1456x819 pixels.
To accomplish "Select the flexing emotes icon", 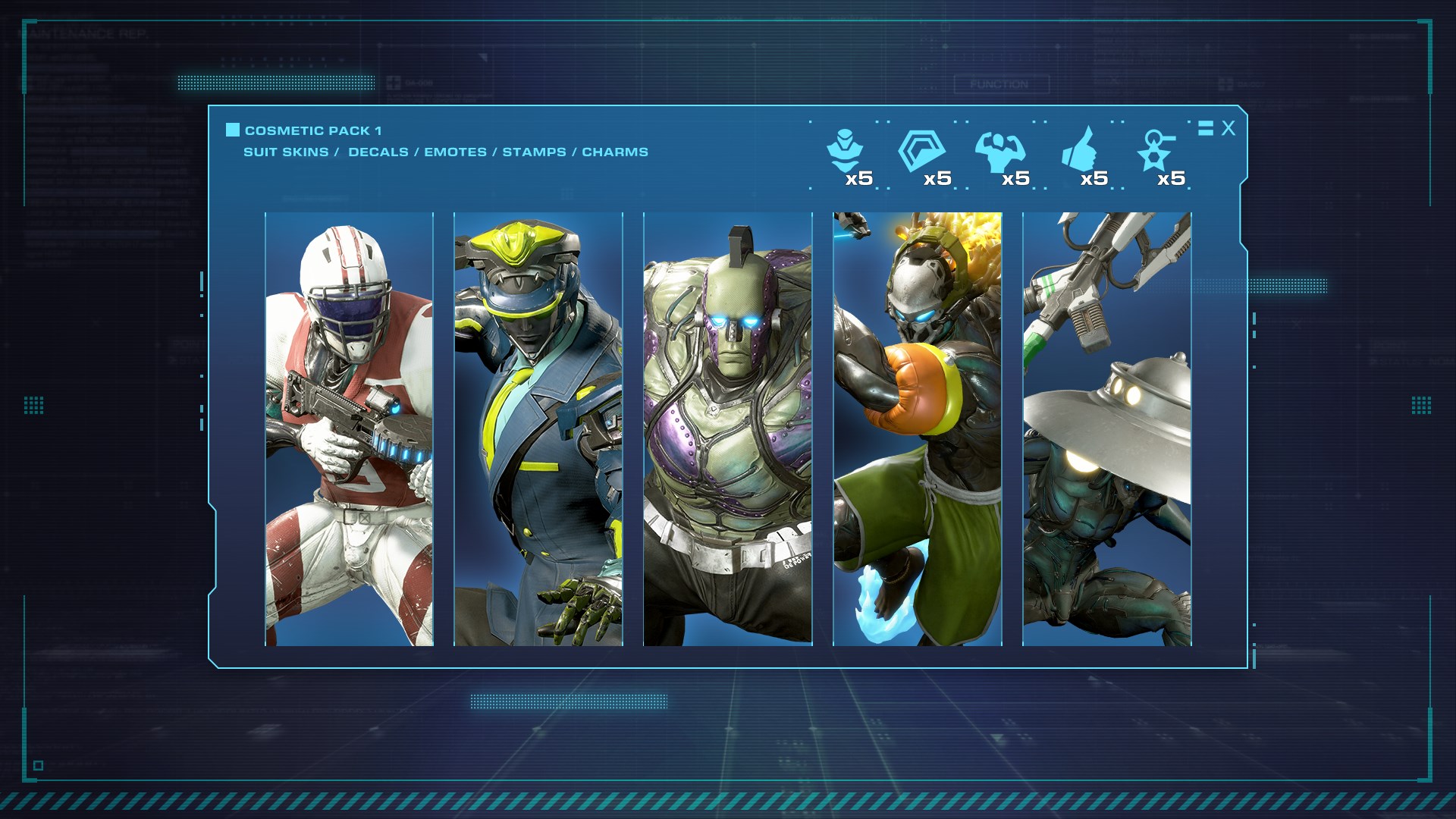I will point(999,152).
